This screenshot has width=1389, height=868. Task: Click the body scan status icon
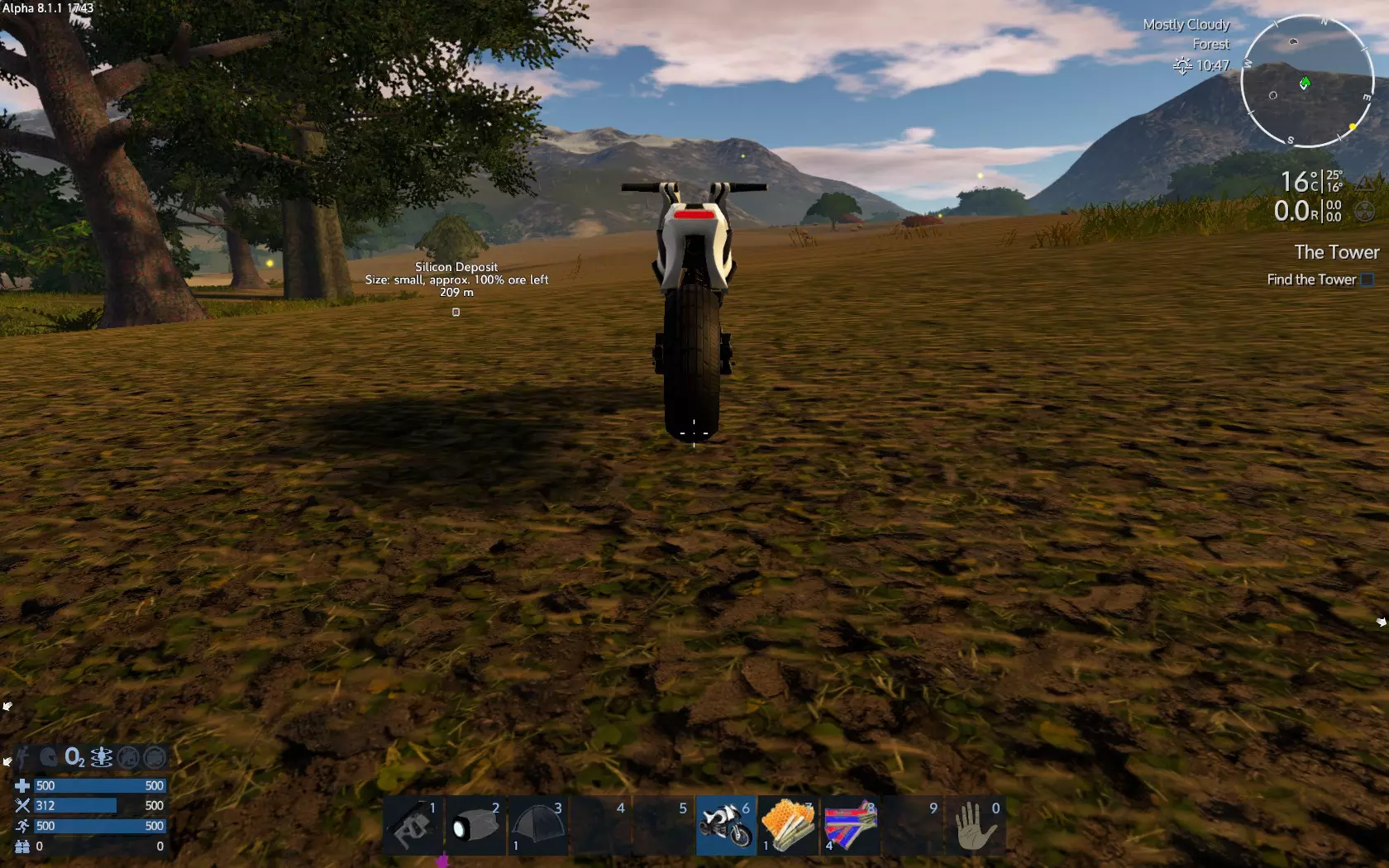tap(102, 757)
